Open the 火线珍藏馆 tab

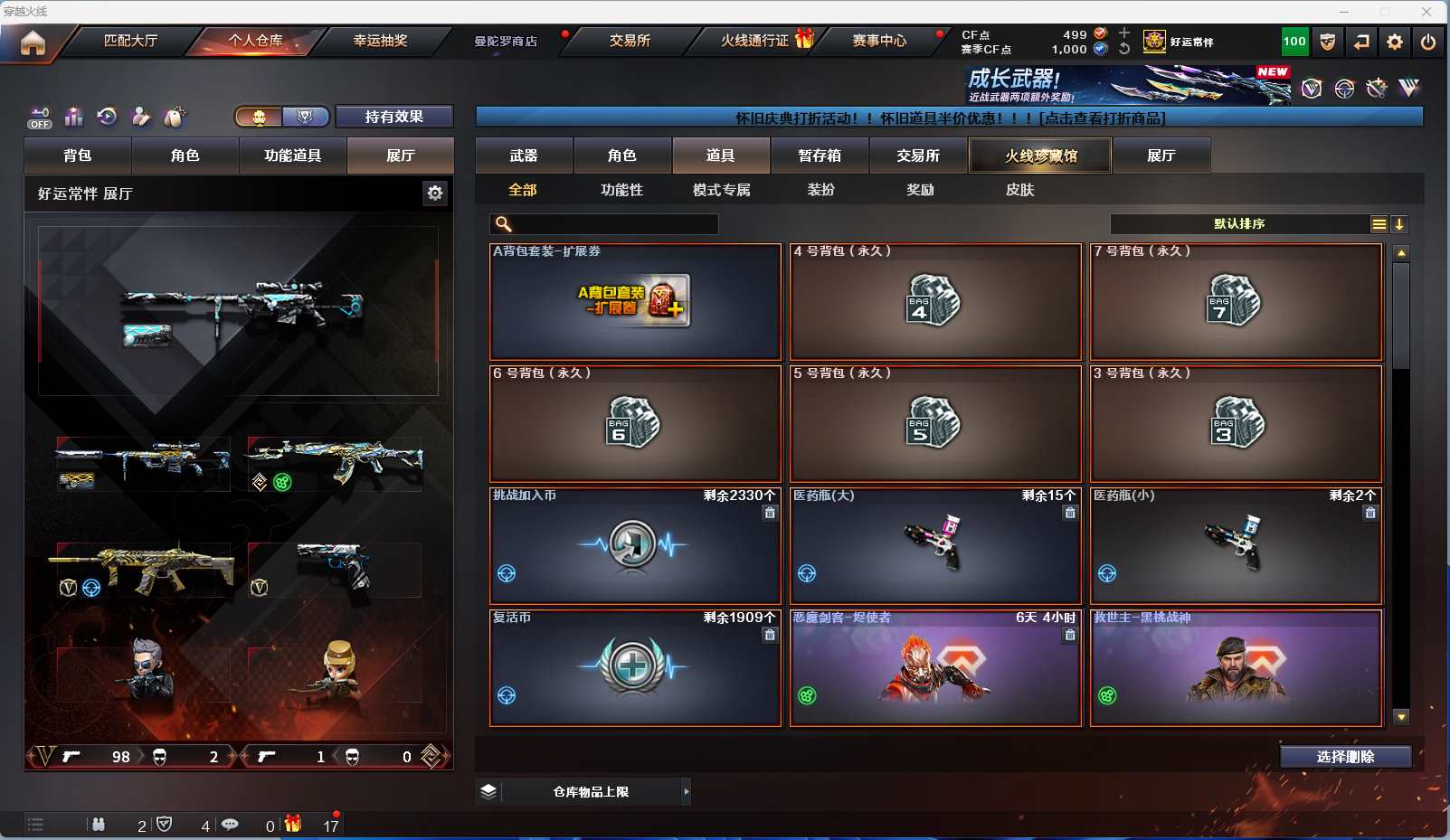(x=1040, y=156)
